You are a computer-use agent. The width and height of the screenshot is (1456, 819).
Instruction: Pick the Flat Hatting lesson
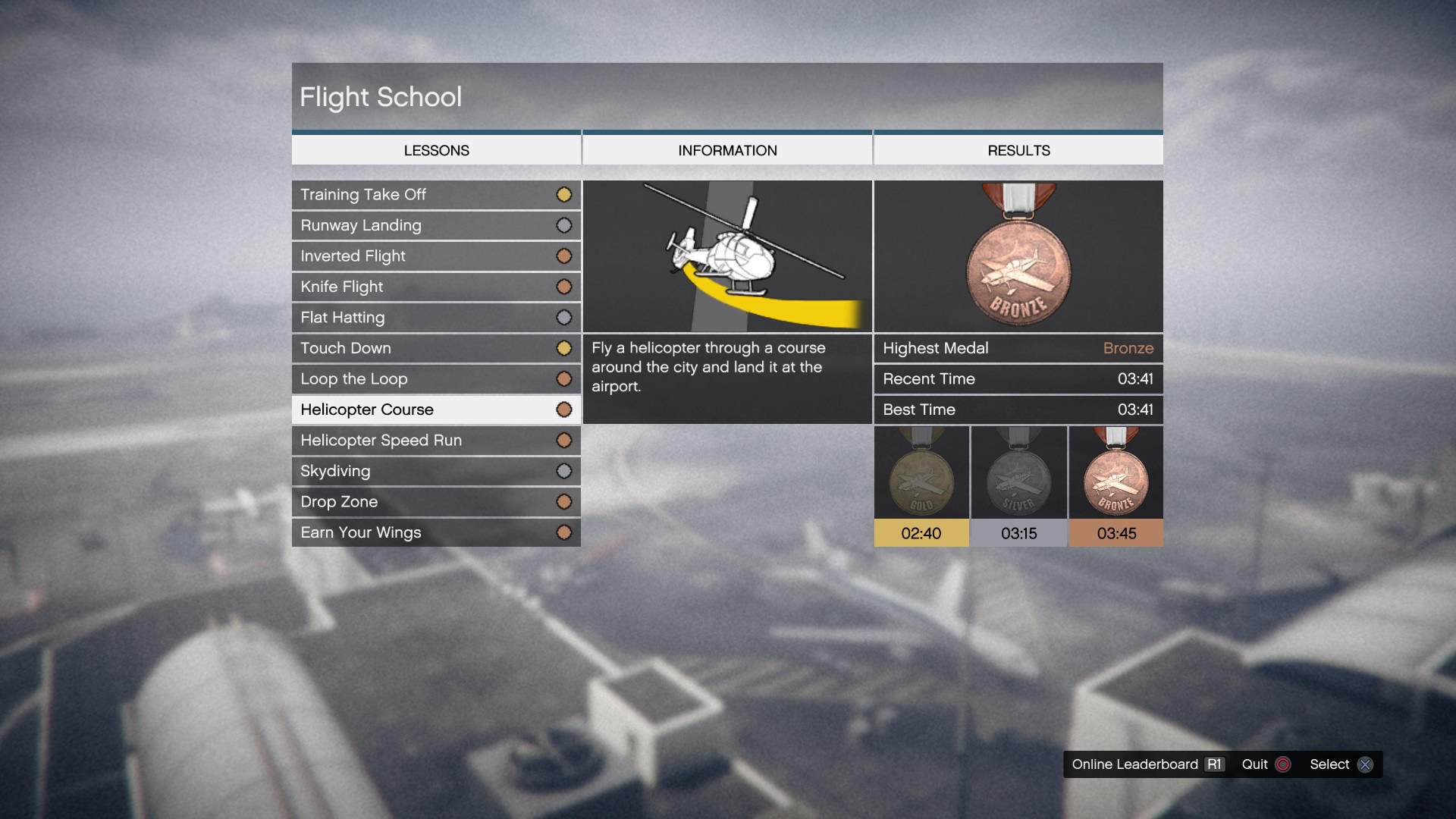click(x=435, y=318)
